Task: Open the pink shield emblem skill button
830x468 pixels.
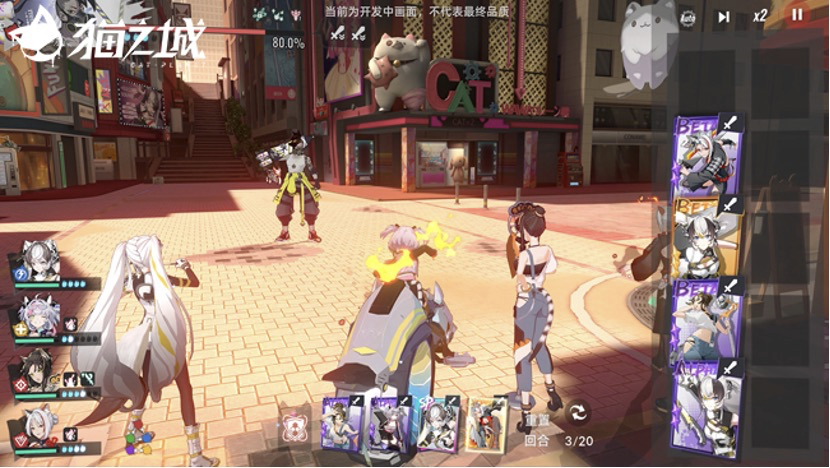Action: 294,424
